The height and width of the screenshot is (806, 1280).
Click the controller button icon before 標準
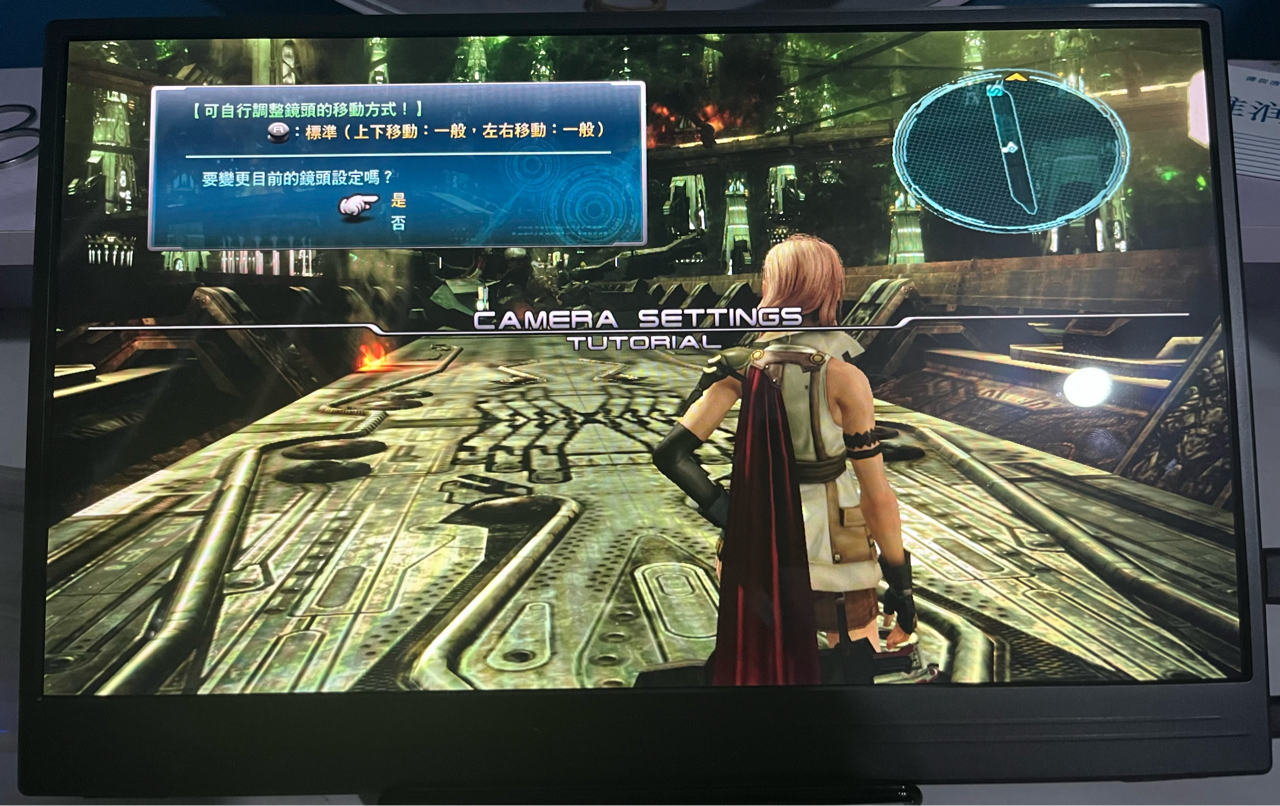click(x=277, y=132)
